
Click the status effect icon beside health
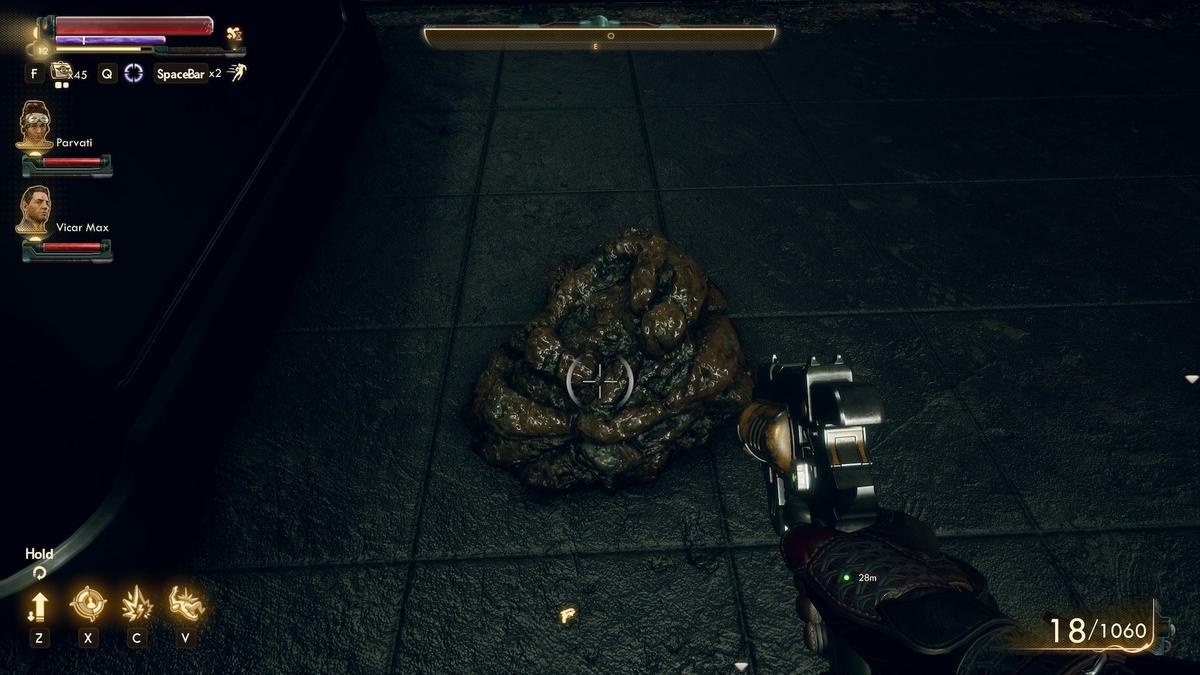point(235,34)
